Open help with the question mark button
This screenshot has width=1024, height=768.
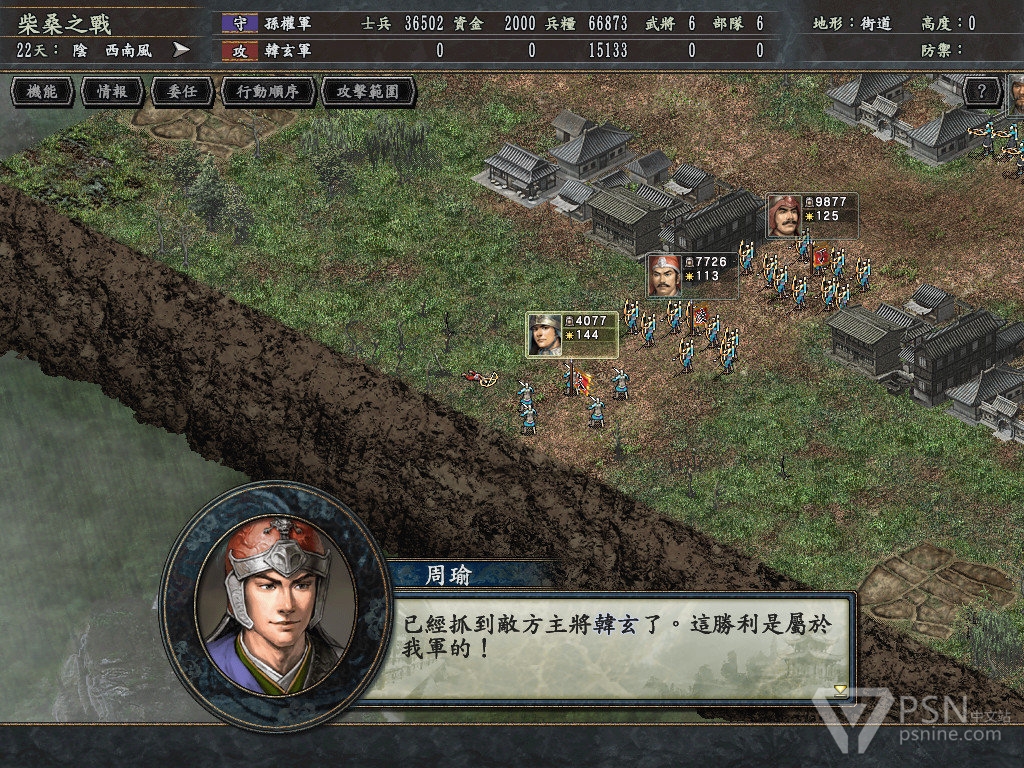(x=982, y=92)
